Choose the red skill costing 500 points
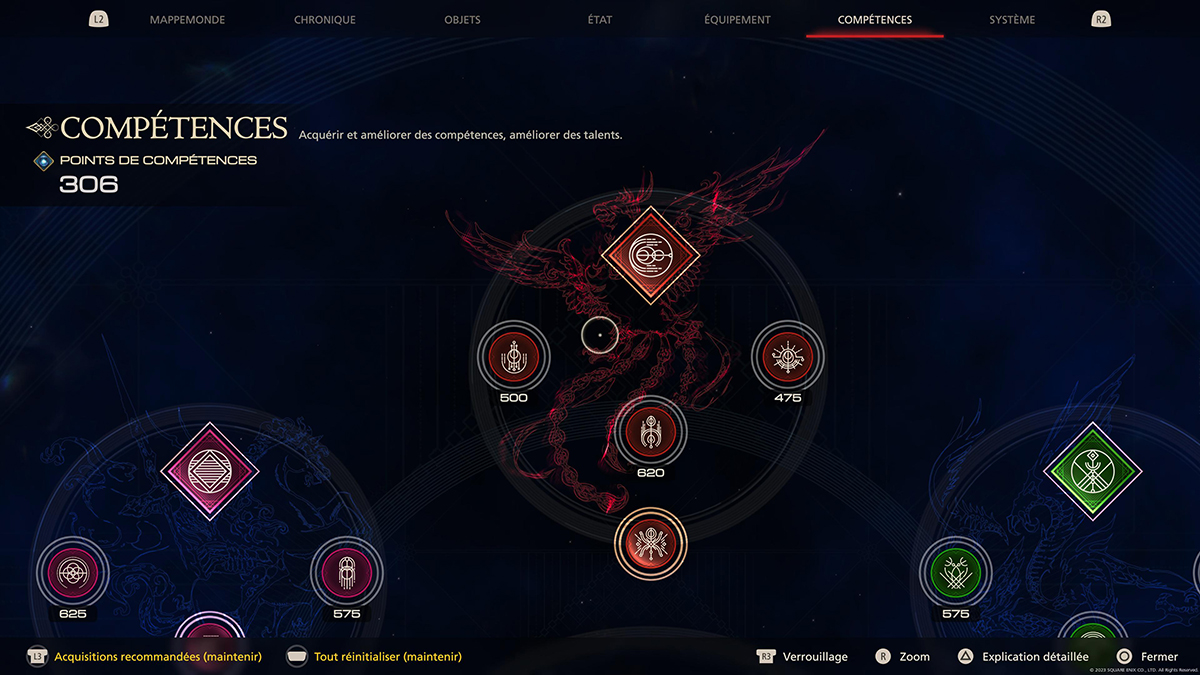Viewport: 1200px width, 675px height. (x=514, y=355)
